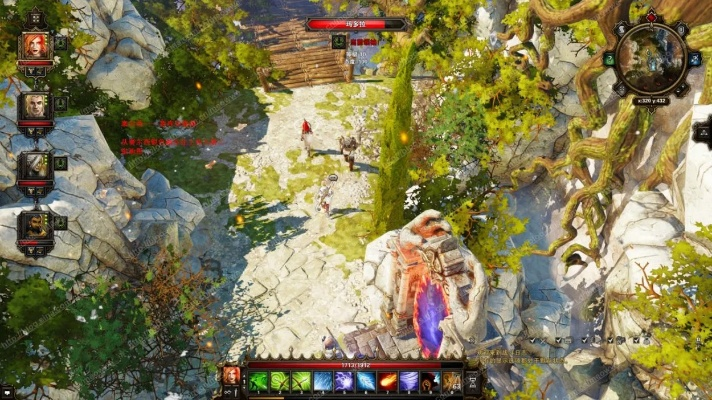Select the bearded dwarf party portrait

pyautogui.click(x=35, y=225)
